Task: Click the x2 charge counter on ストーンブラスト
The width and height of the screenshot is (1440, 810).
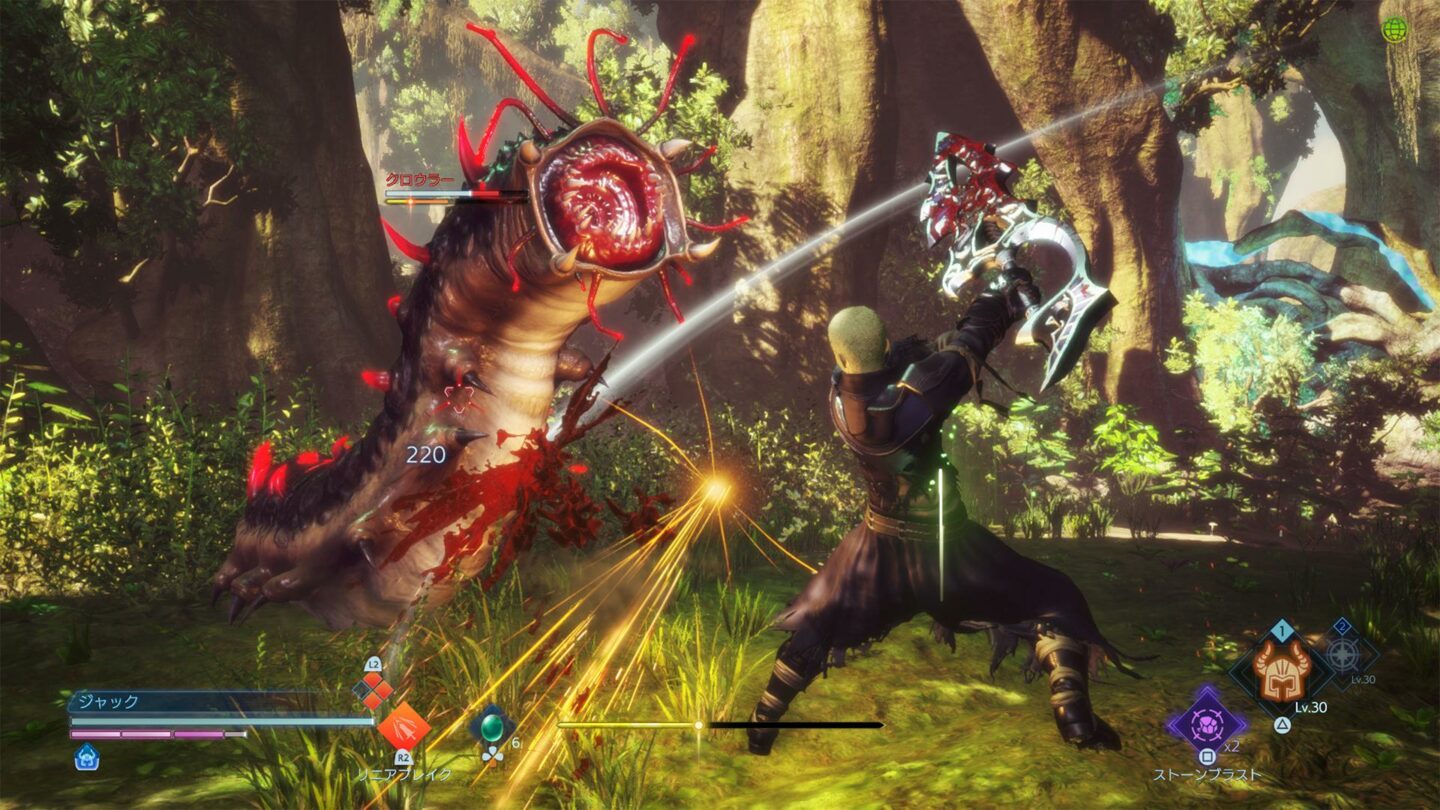Action: (x=1231, y=747)
